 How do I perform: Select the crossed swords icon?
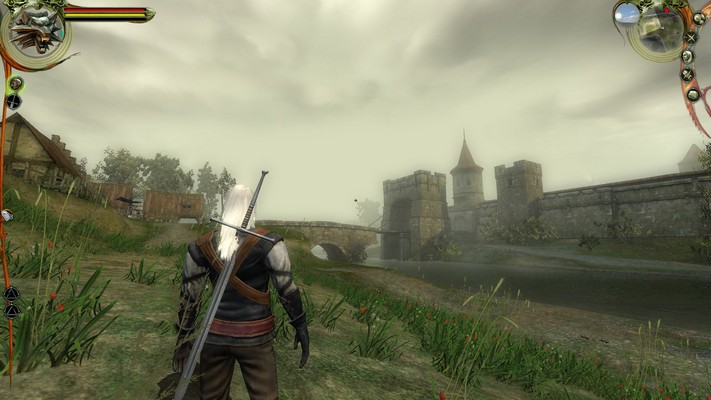click(691, 38)
